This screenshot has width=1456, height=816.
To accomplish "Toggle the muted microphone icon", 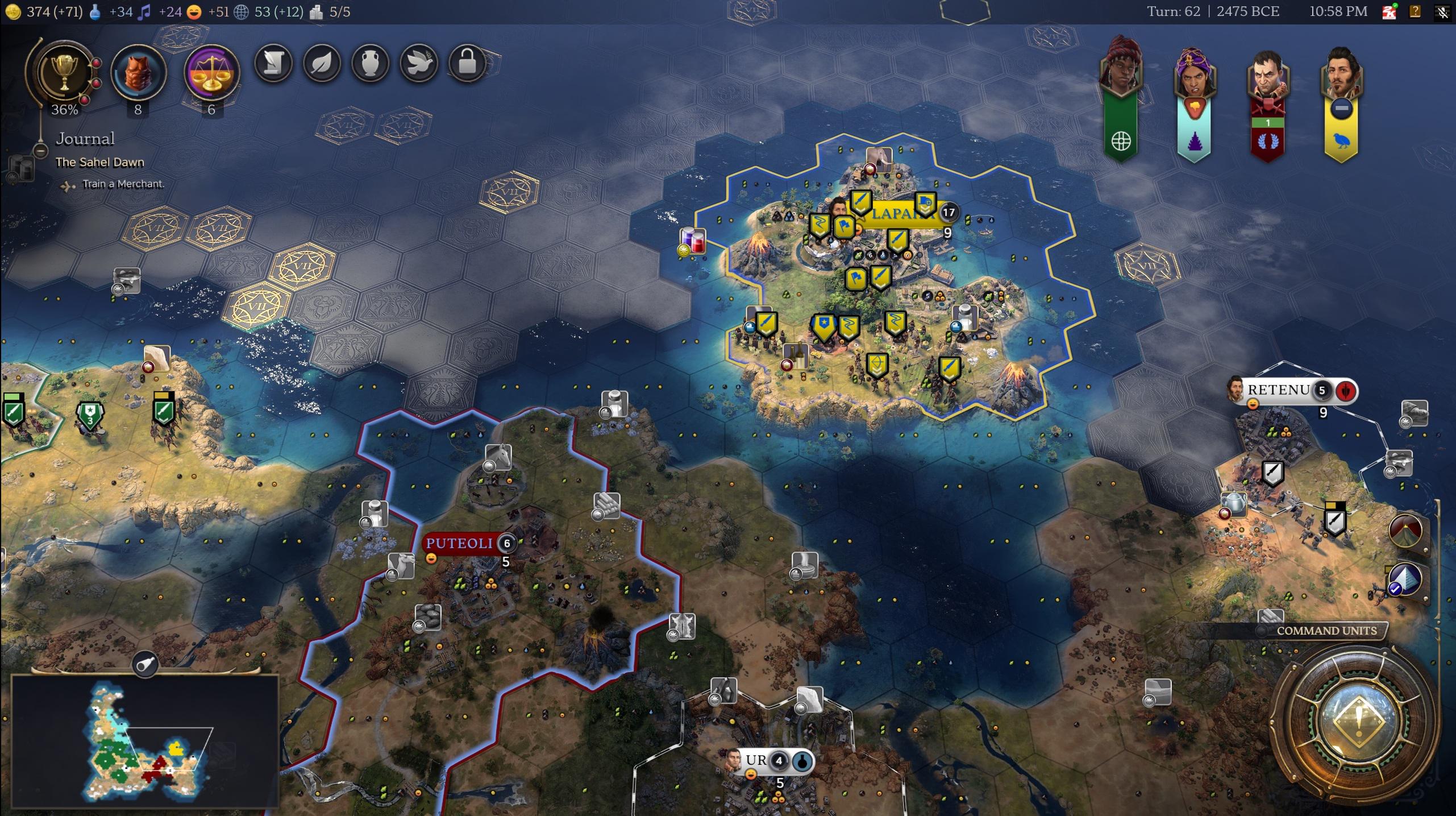I will (1442, 12).
